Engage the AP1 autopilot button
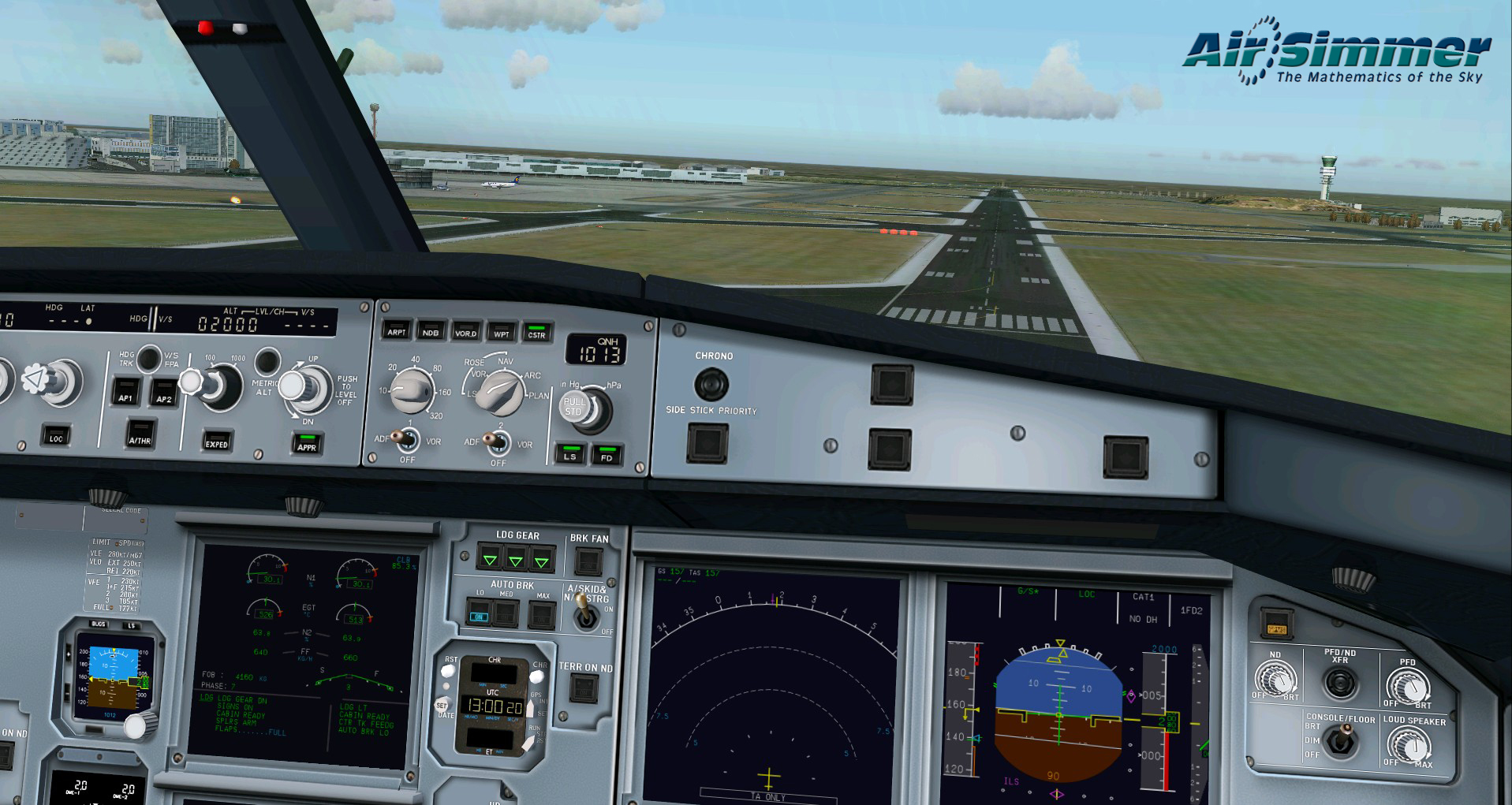 tap(125, 392)
